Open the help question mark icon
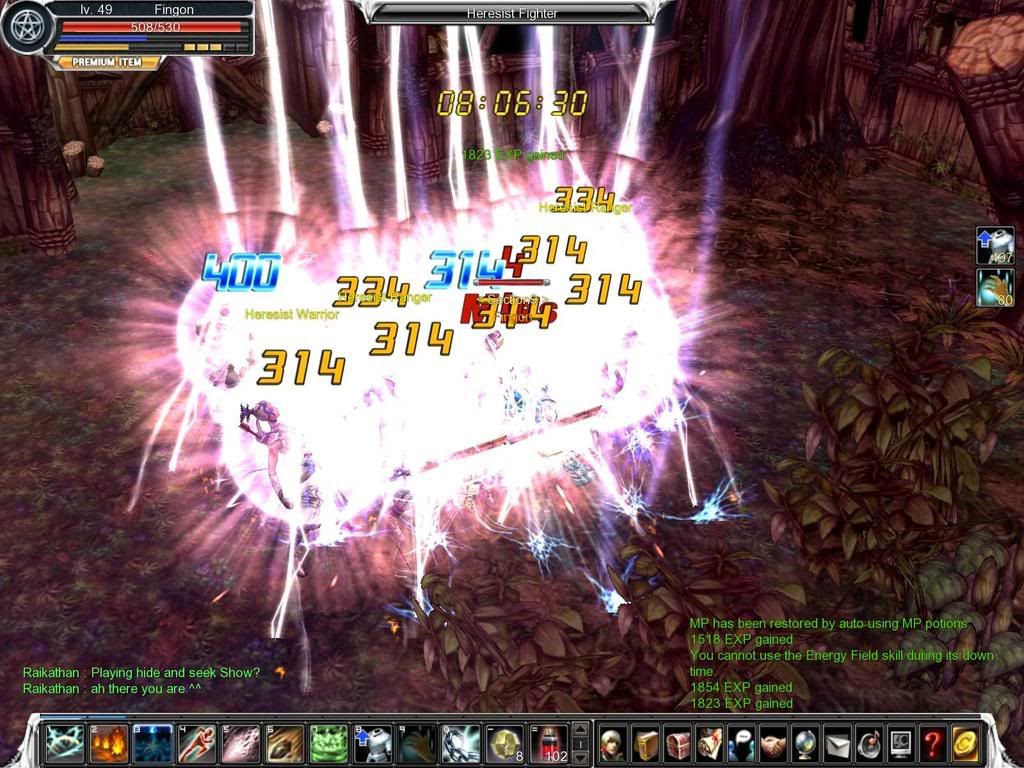1024x768 pixels. 933,743
